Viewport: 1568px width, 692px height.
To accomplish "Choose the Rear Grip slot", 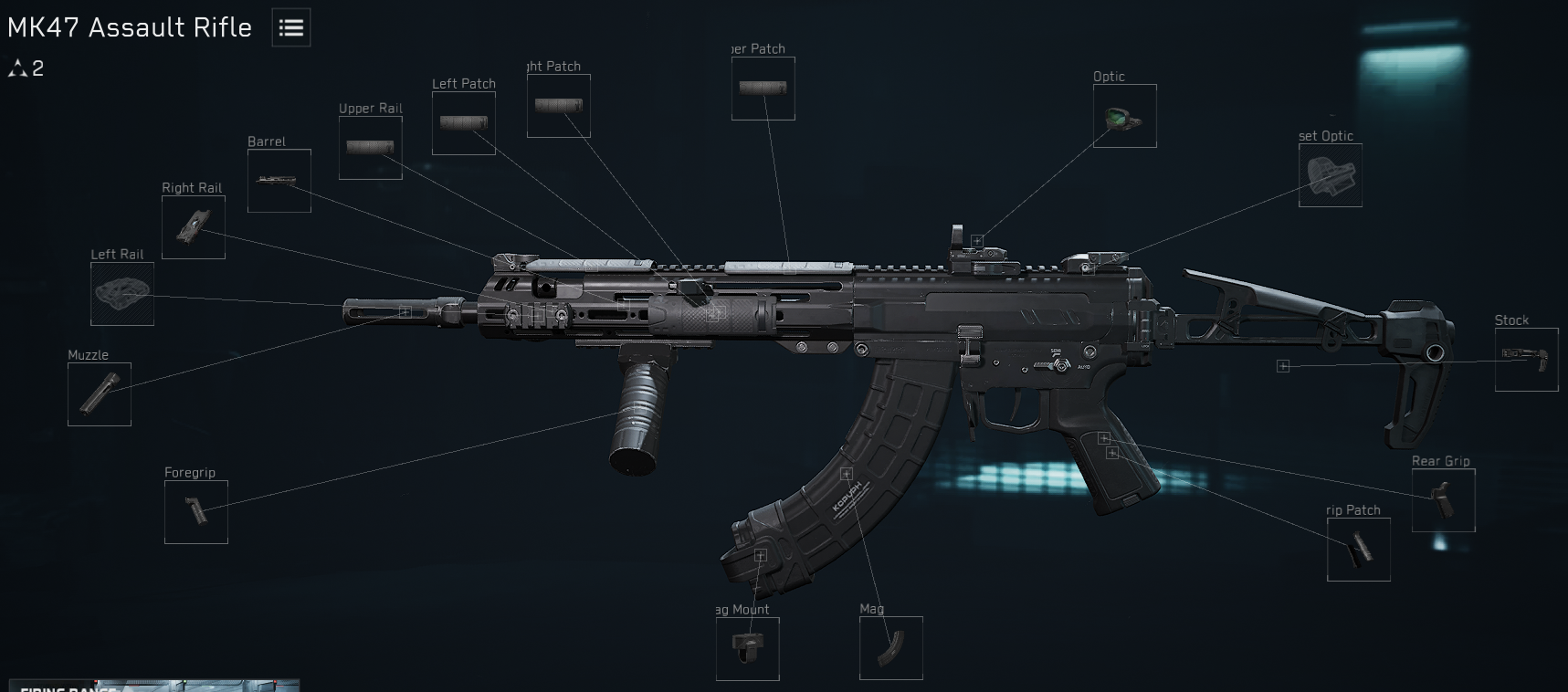I will [1444, 500].
